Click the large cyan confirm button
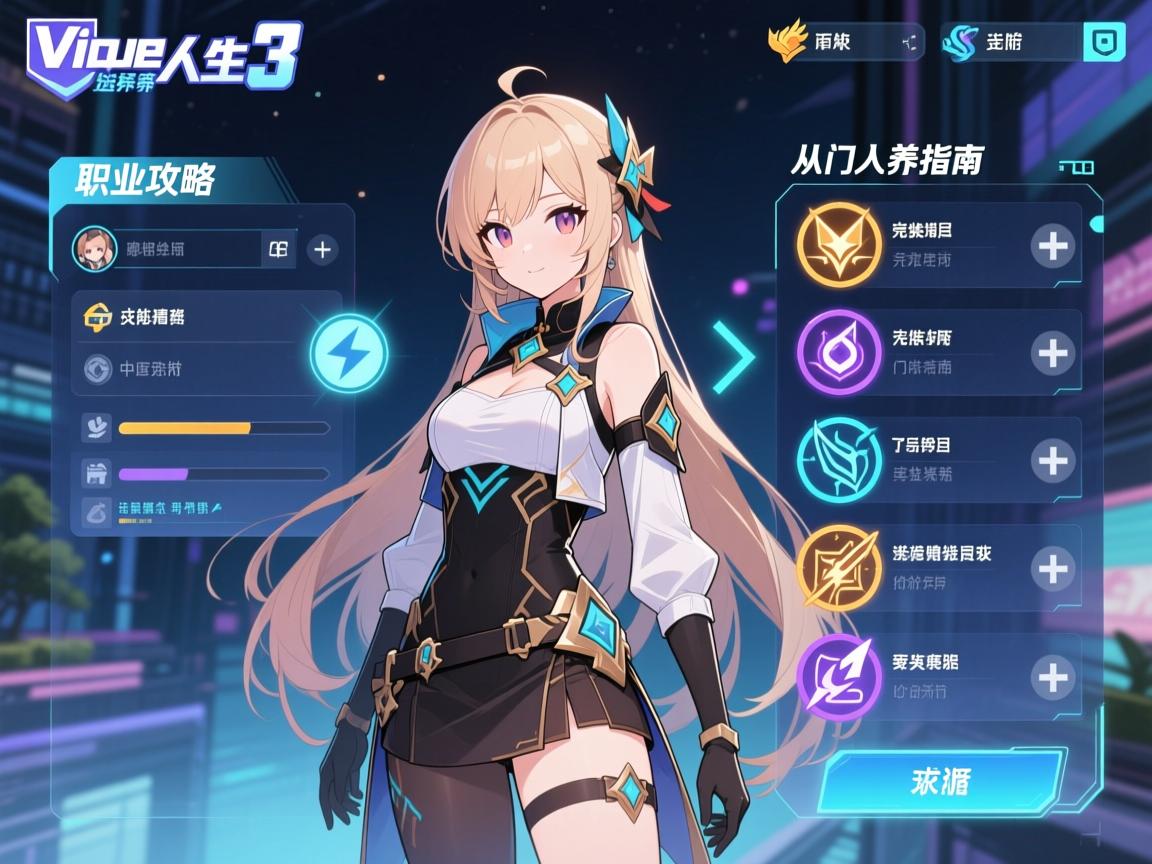This screenshot has width=1152, height=864. [x=940, y=781]
